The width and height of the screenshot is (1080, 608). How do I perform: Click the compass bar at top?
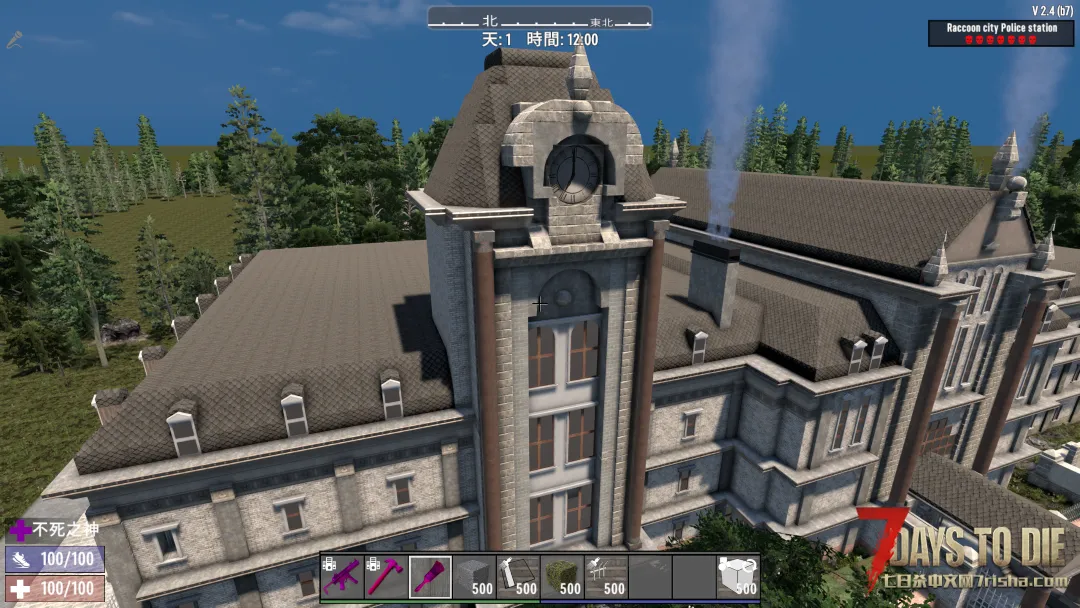(x=540, y=19)
